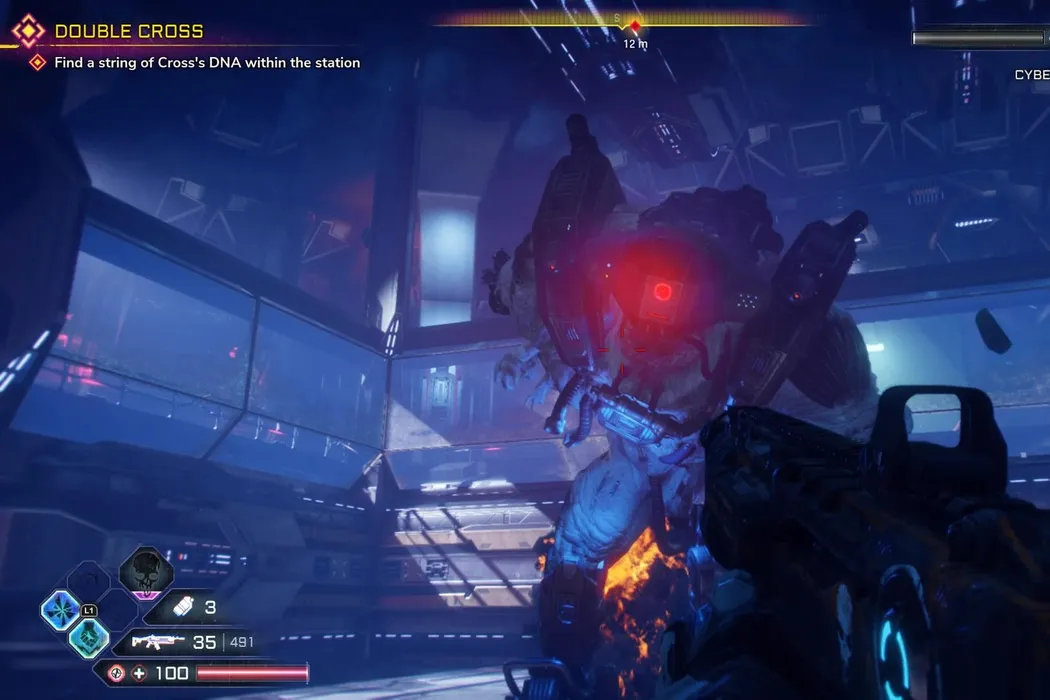
Task: Use the health infusion plus icon
Action: click(x=139, y=673)
